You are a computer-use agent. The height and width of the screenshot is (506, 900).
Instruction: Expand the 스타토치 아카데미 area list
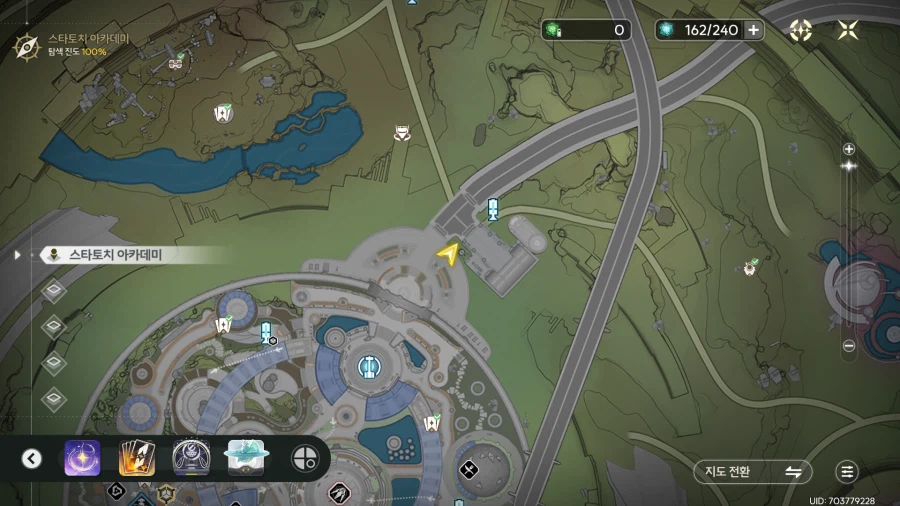17,255
